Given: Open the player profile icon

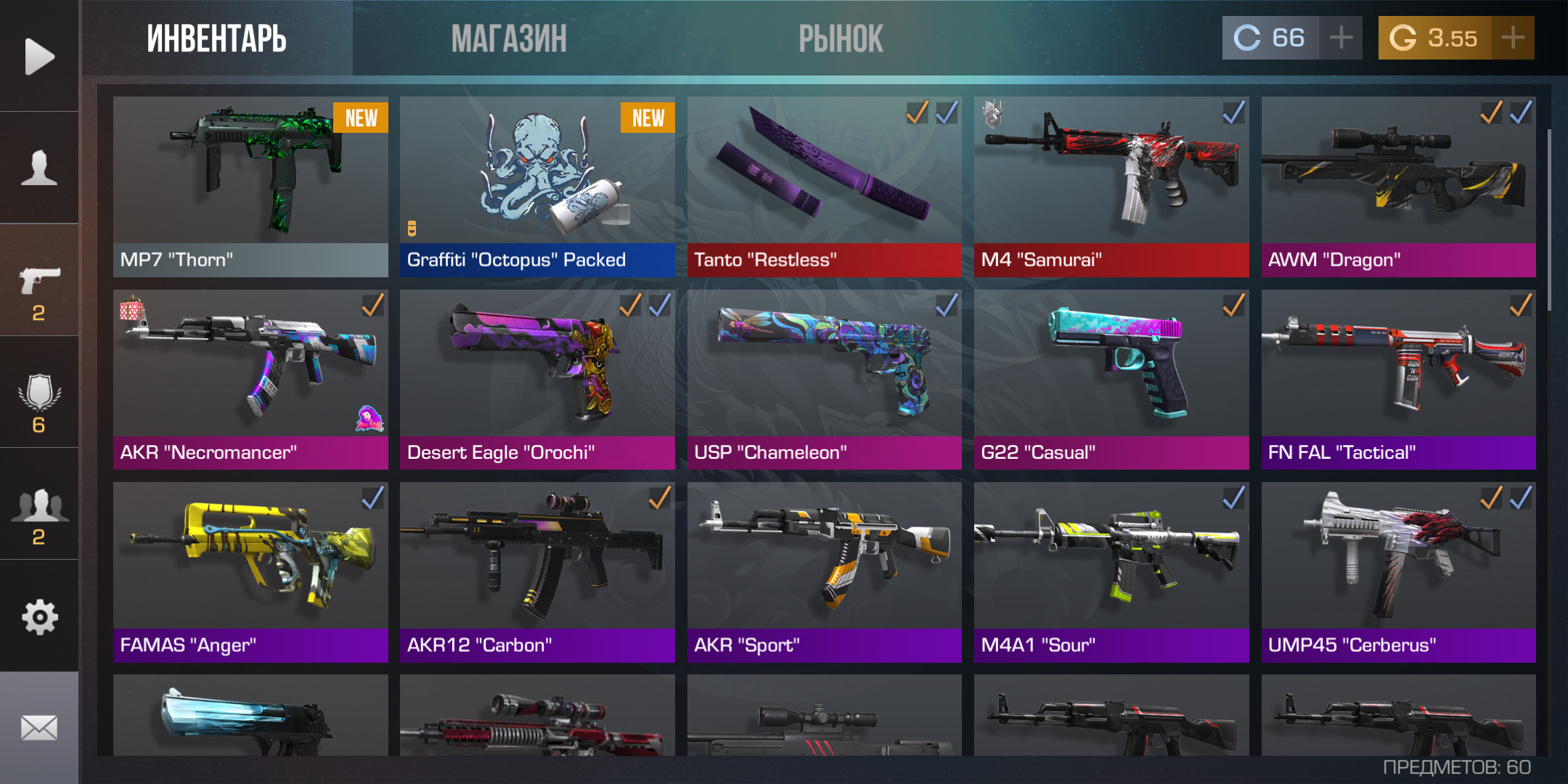Looking at the screenshot, I should (39, 168).
